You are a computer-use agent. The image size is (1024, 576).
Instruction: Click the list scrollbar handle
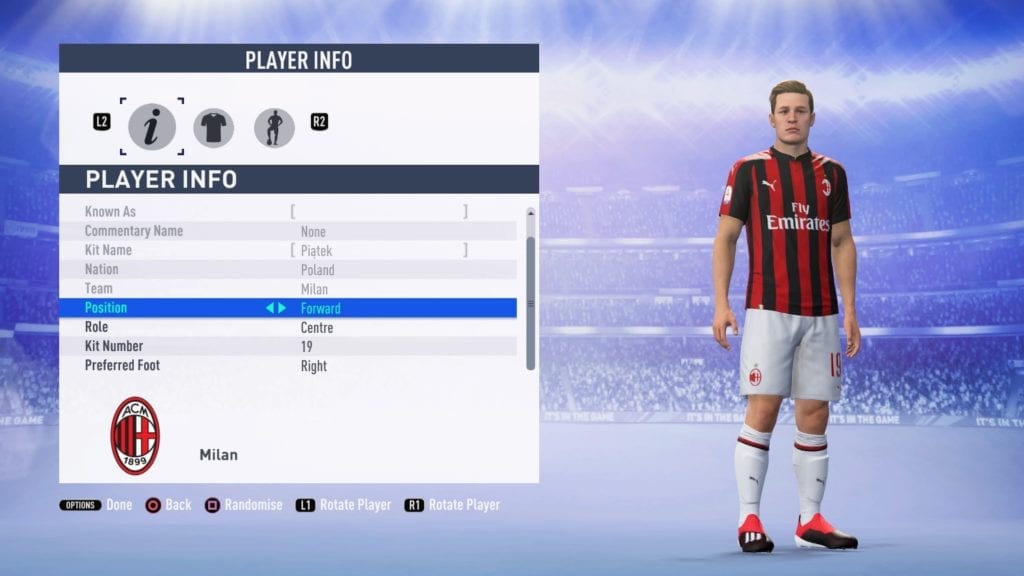coord(530,300)
